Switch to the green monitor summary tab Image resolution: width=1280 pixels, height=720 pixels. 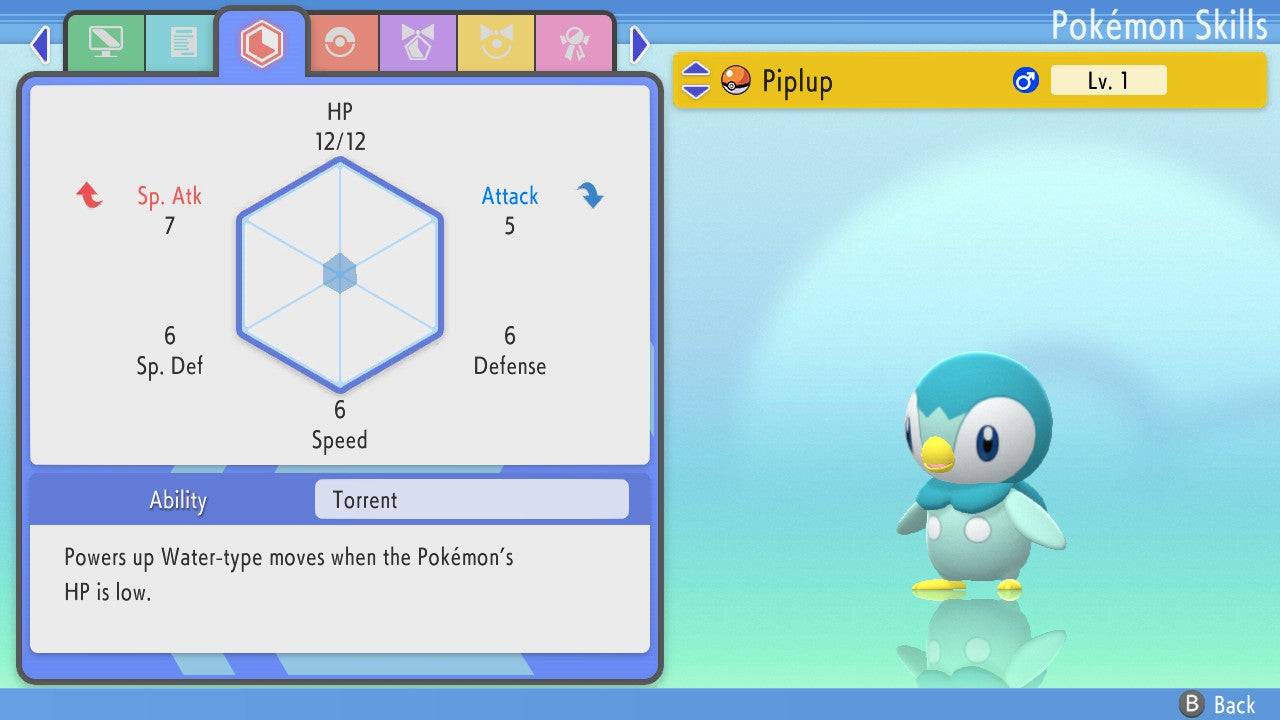[105, 42]
